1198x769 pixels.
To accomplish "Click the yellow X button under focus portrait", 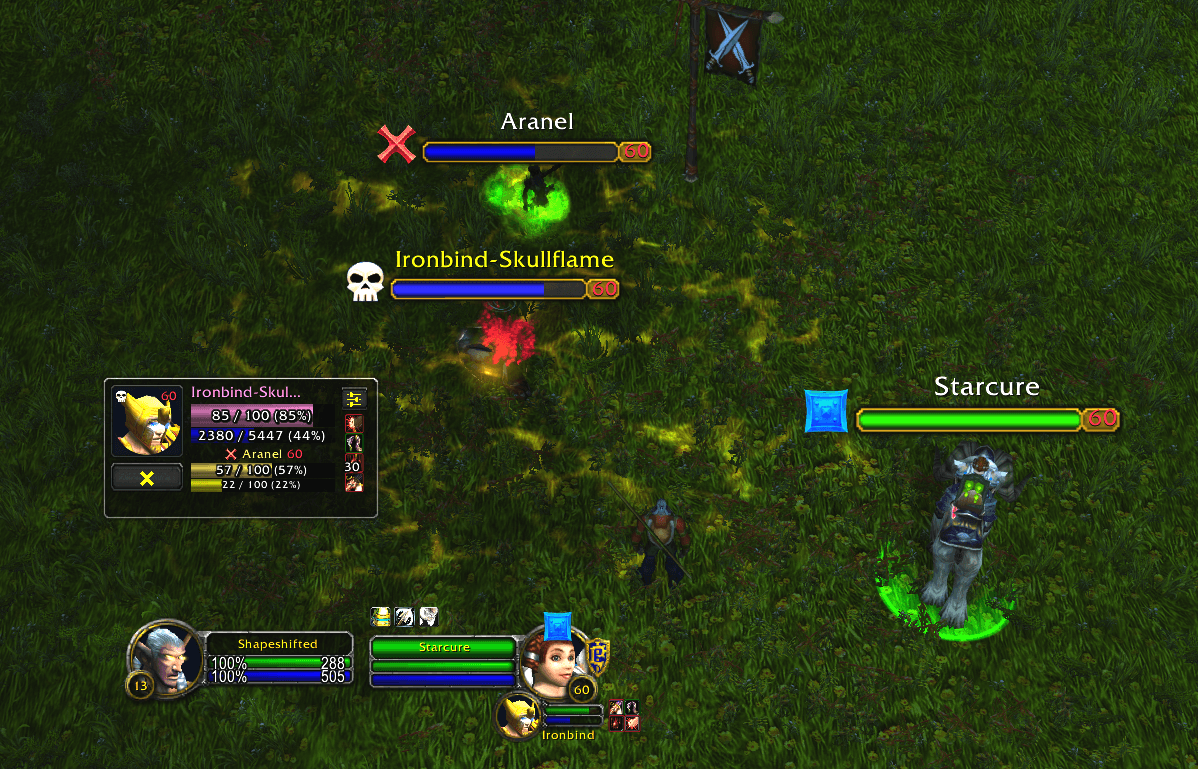I will tap(147, 478).
